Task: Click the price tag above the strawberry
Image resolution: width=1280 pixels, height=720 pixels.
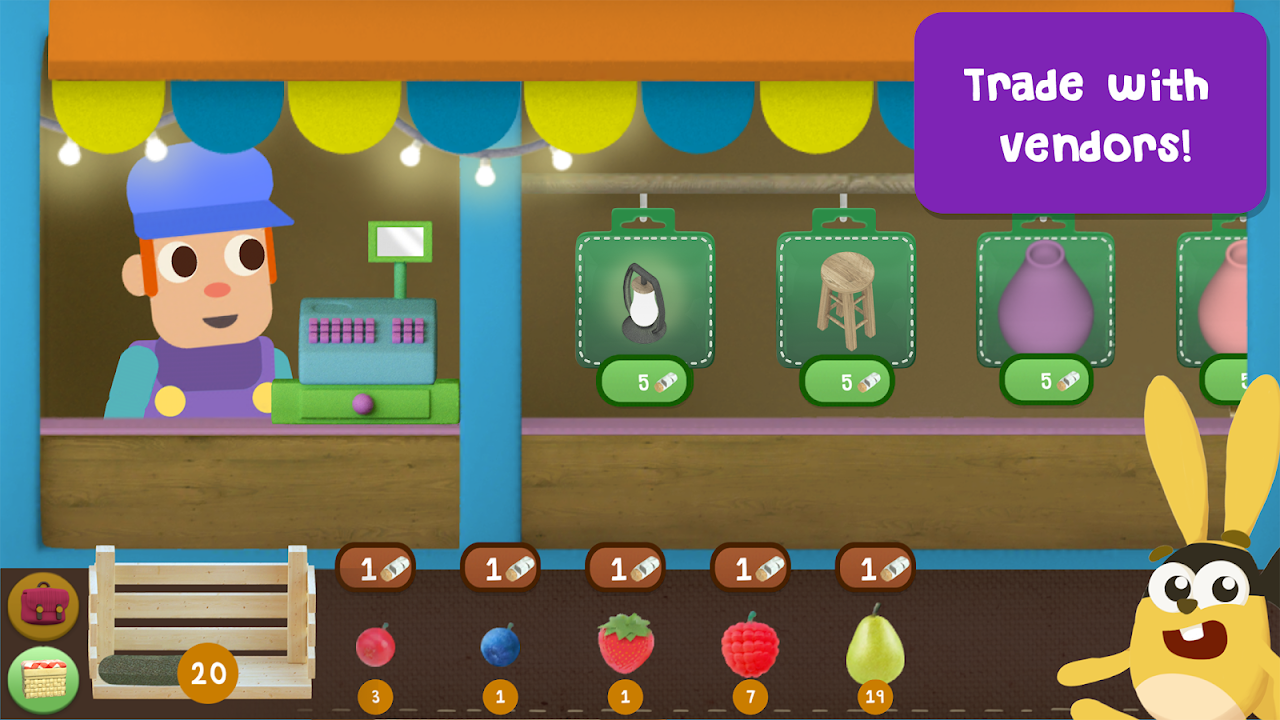Action: coord(625,569)
